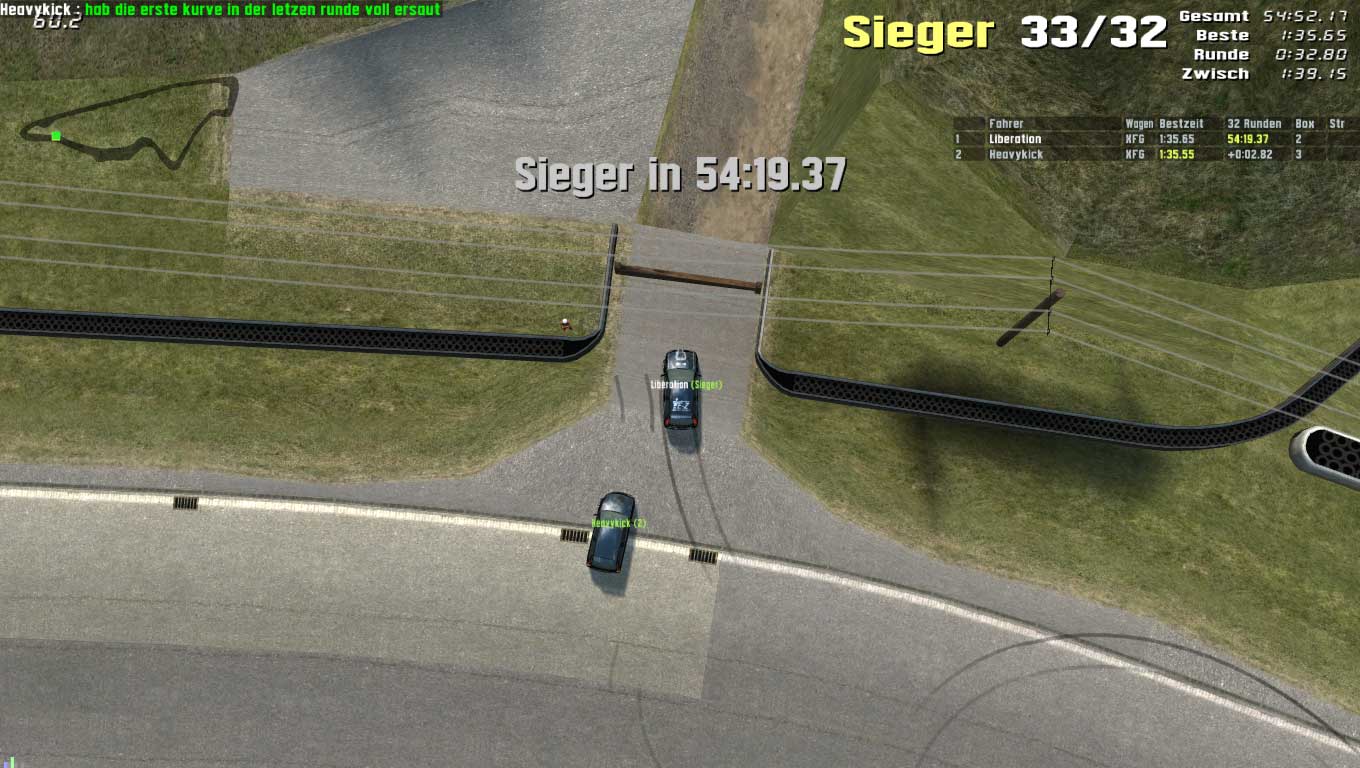
Task: Select Liberation's row in the results table
Action: [x=1015, y=139]
